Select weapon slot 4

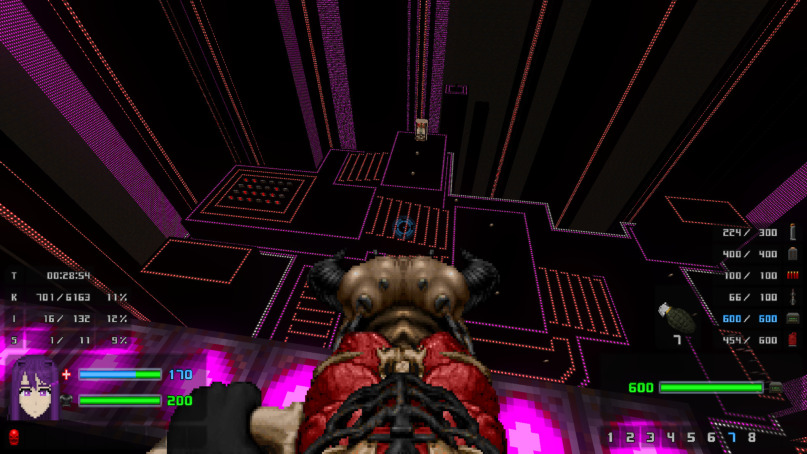pos(670,437)
